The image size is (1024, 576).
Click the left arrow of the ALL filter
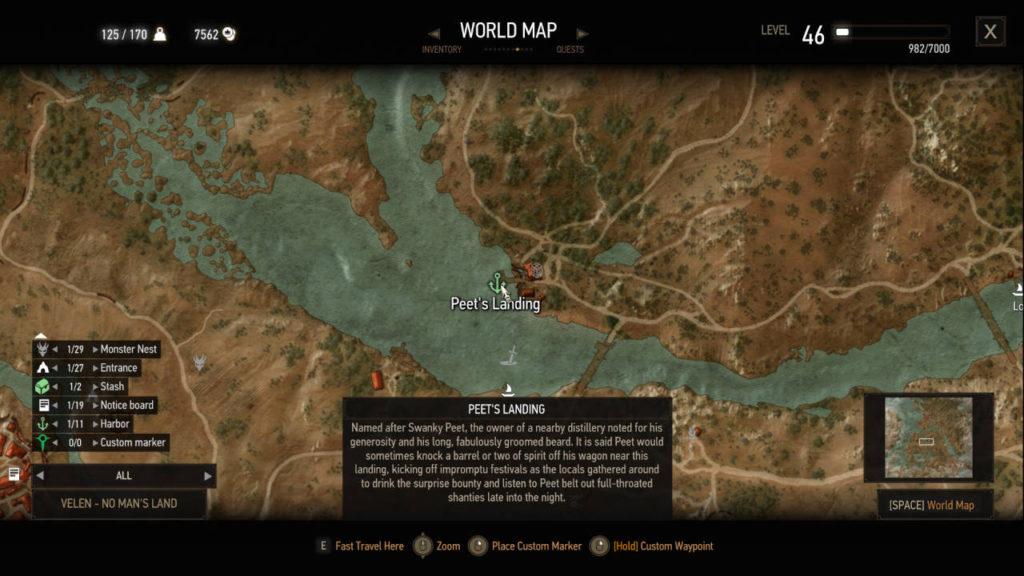pos(40,476)
